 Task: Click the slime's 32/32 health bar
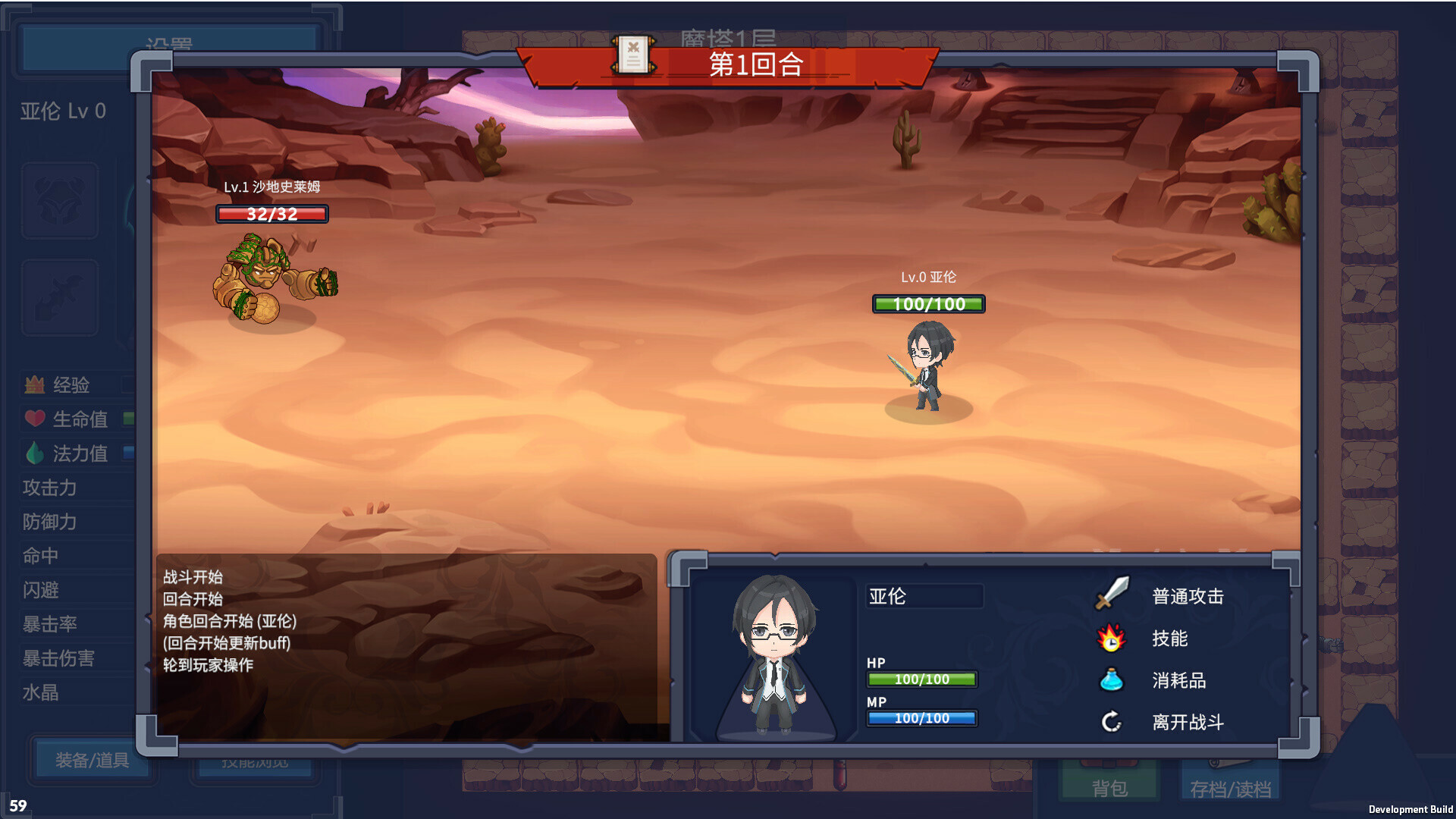pos(273,214)
